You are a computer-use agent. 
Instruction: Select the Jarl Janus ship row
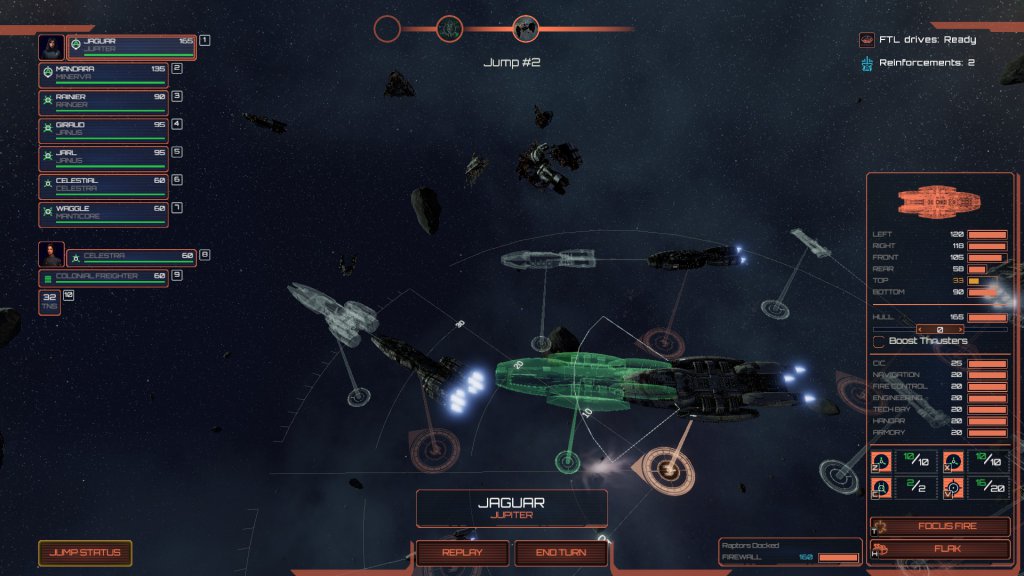tap(103, 158)
